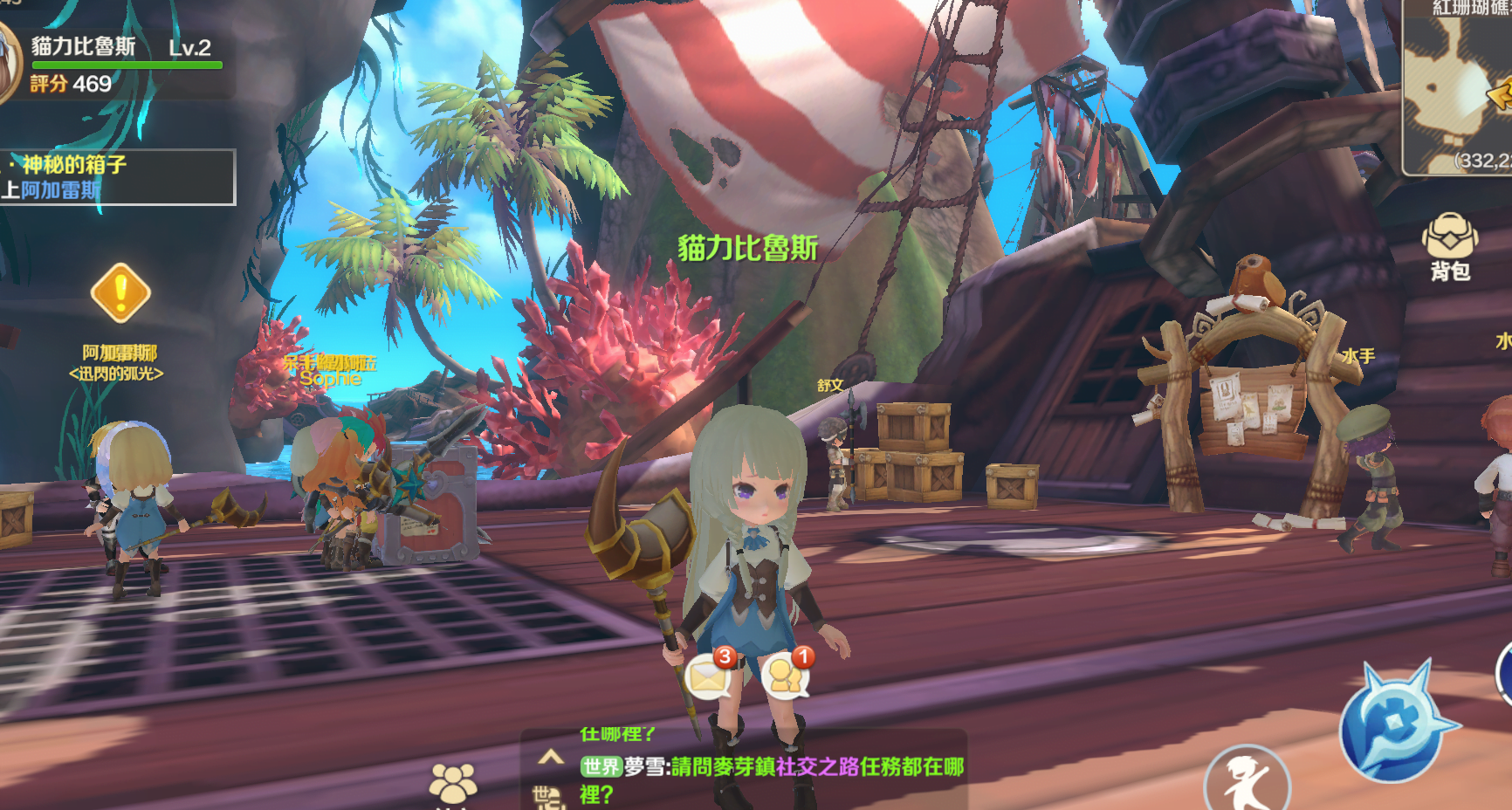Image resolution: width=1512 pixels, height=810 pixels.
Task: Open the 背包 backpack icon
Action: (x=1449, y=246)
